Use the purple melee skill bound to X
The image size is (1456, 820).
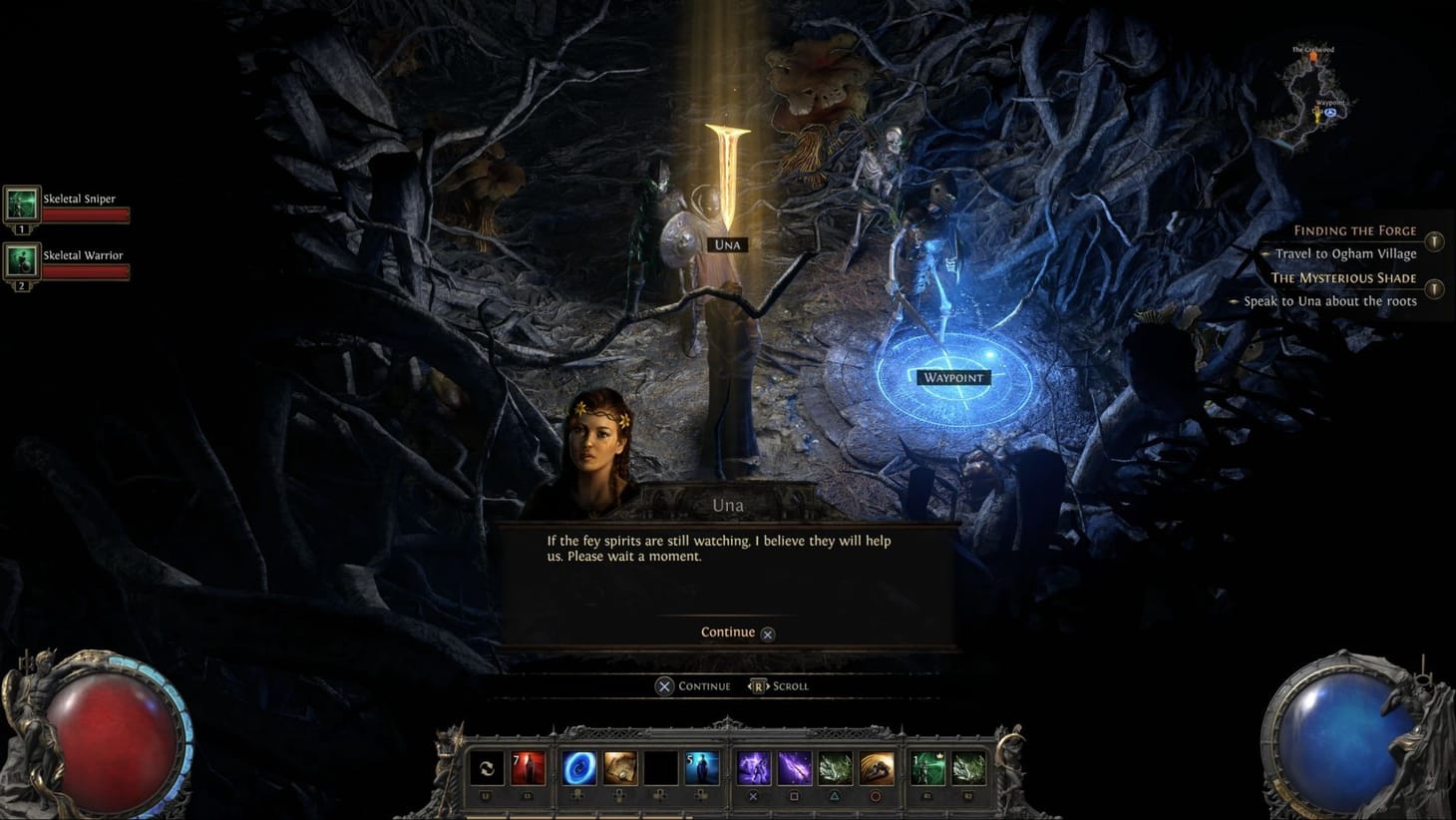click(x=754, y=768)
